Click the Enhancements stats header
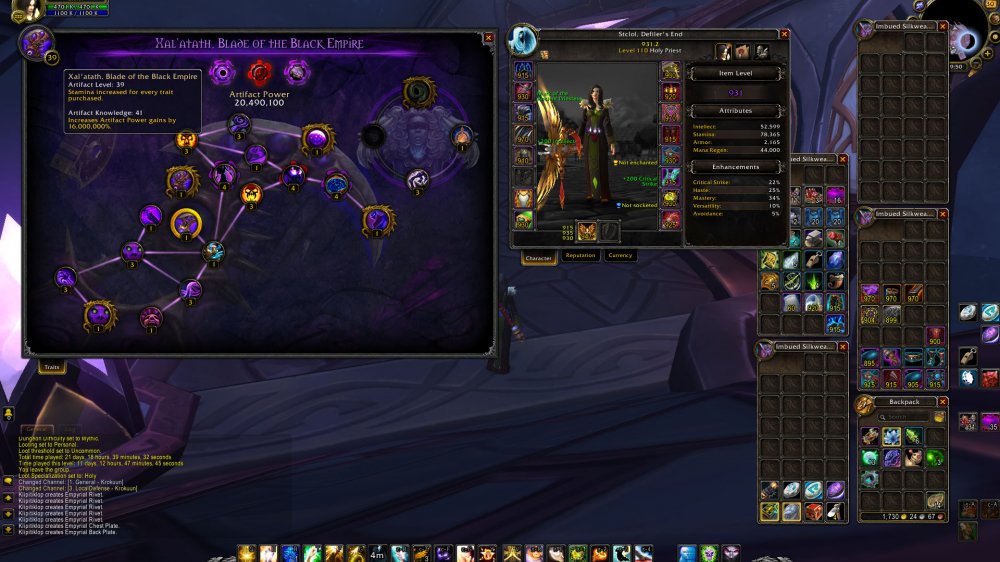 (736, 167)
